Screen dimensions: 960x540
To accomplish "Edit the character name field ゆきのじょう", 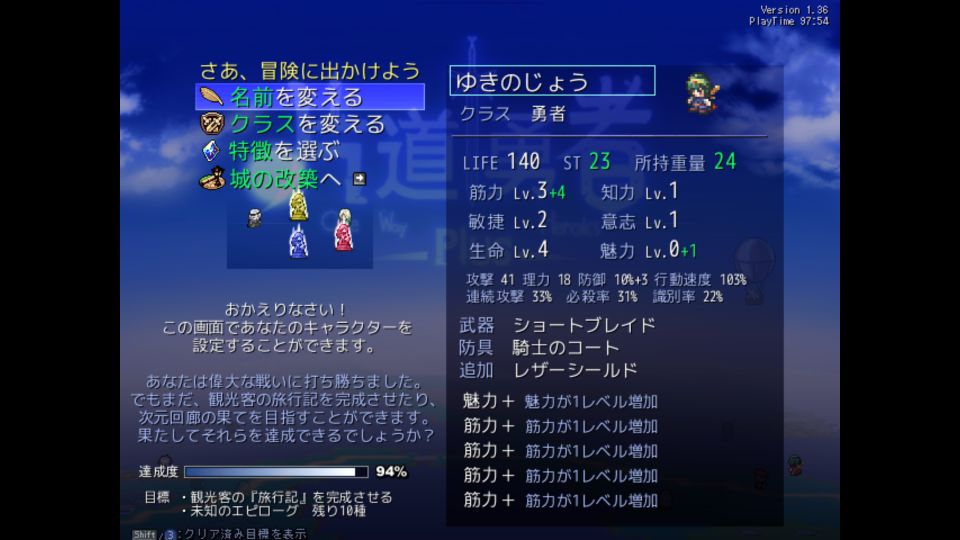I will (x=552, y=81).
